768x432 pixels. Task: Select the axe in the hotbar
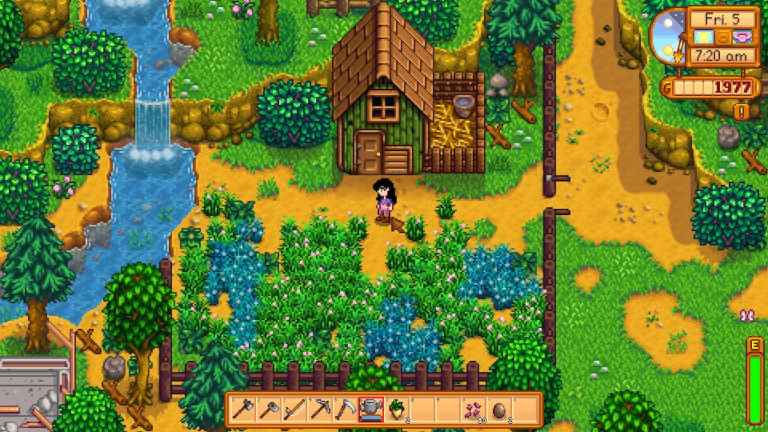244,409
